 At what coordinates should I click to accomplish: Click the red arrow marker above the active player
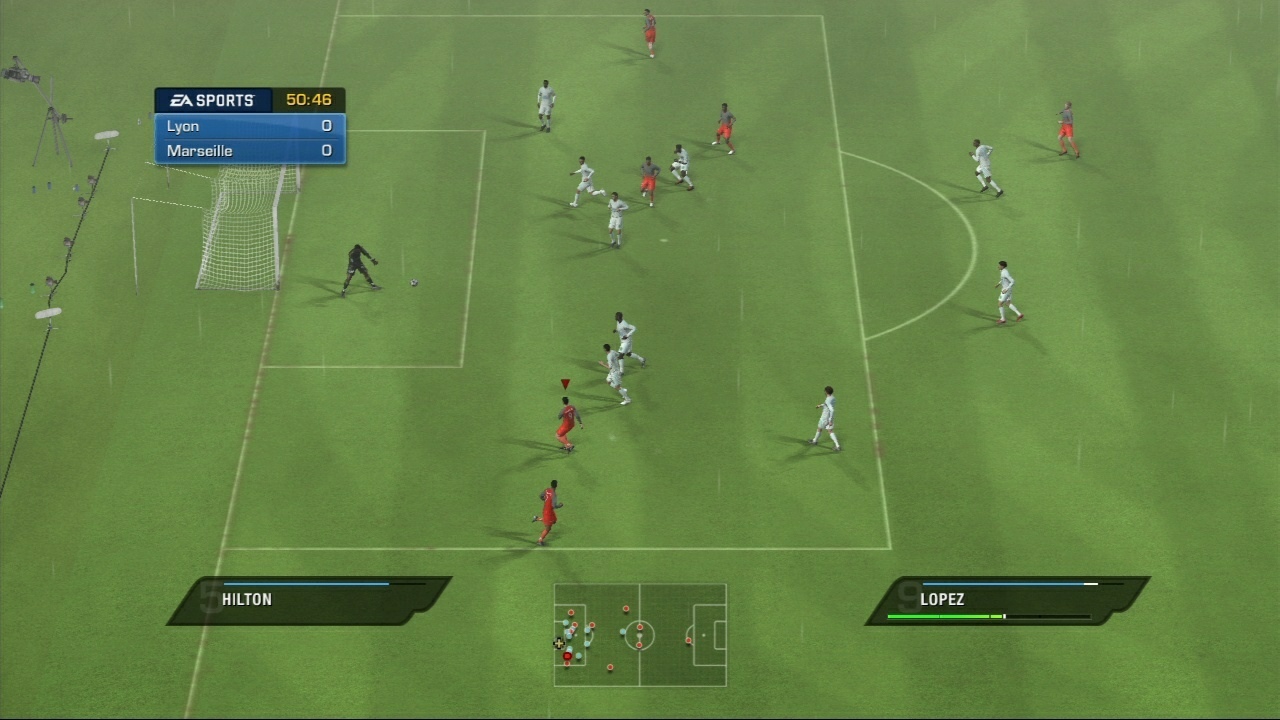563,383
